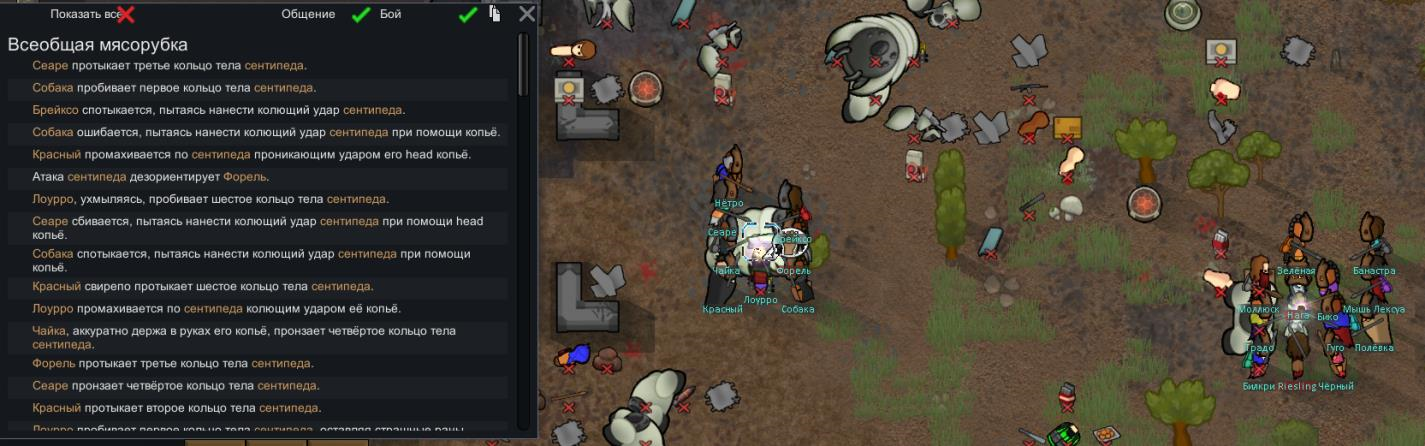This screenshot has width=1425, height=446.
Task: Toggle the "Показать все" filter checkbox
Action: point(125,14)
